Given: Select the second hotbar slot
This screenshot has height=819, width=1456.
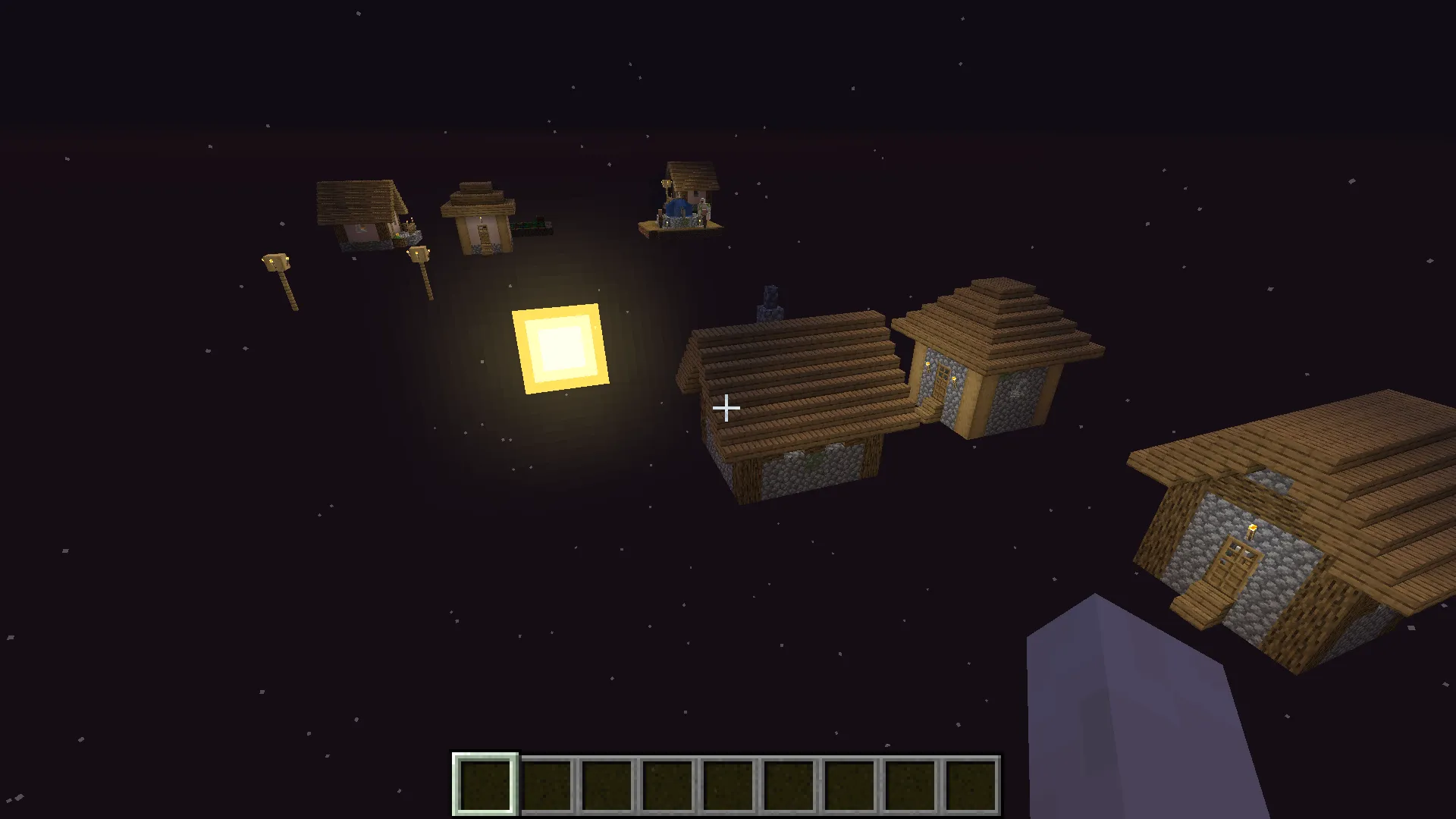Looking at the screenshot, I should (544, 784).
